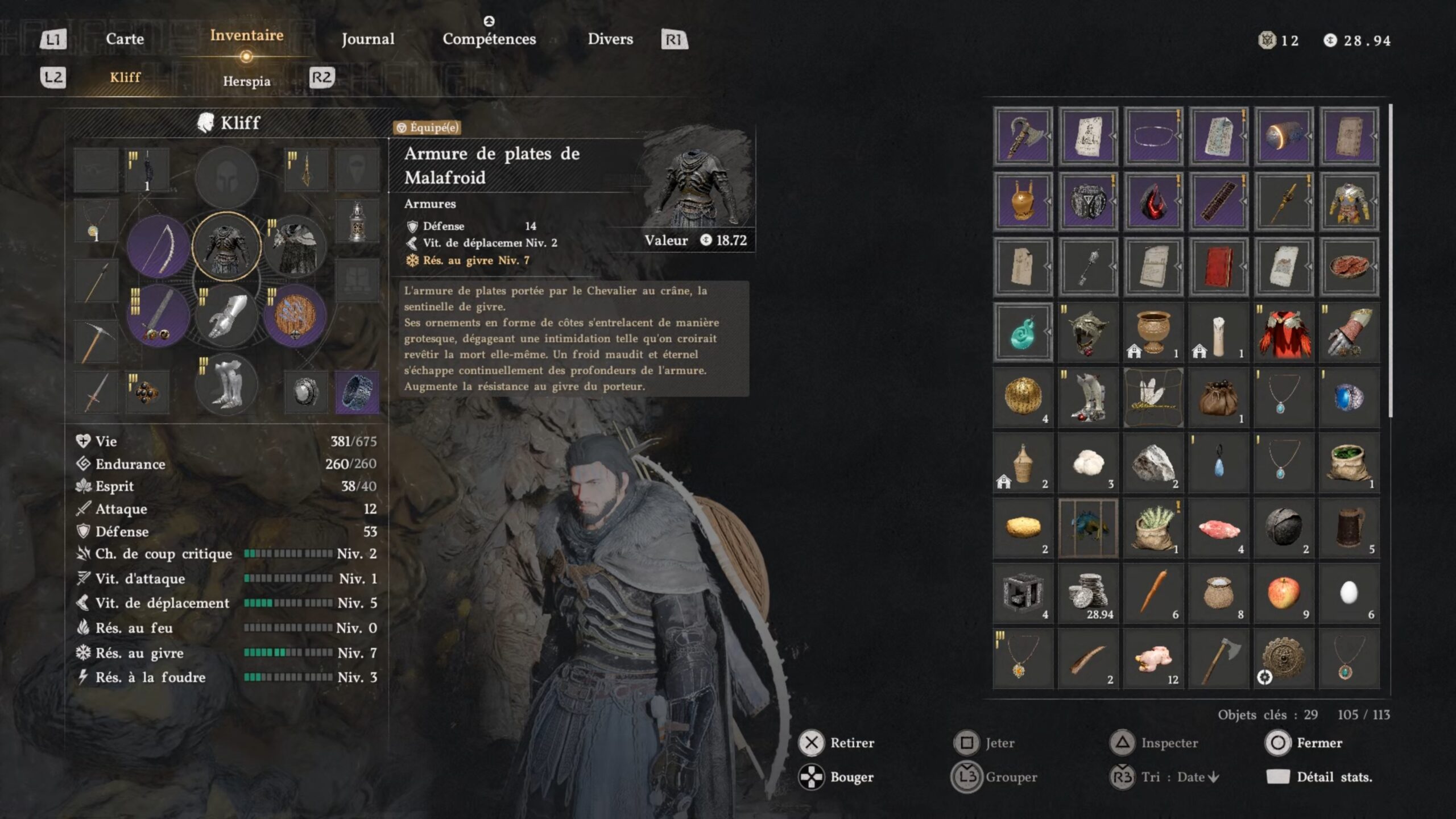Select the red apple in inventory
The height and width of the screenshot is (819, 1456).
1284,593
